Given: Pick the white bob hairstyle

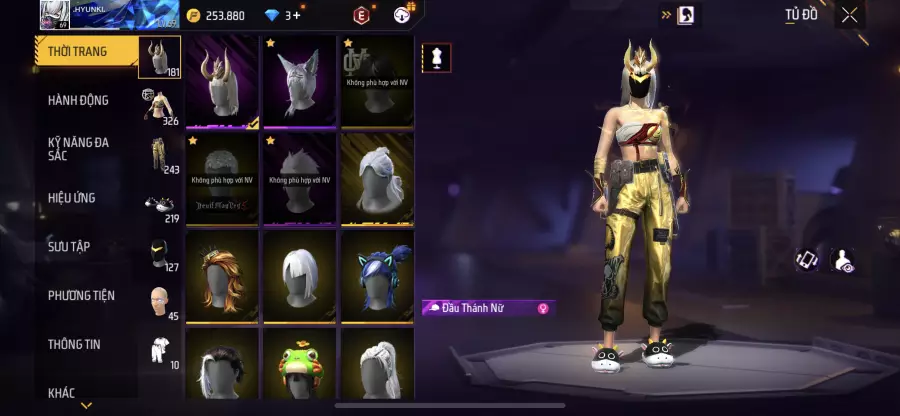Looking at the screenshot, I should tap(300, 277).
